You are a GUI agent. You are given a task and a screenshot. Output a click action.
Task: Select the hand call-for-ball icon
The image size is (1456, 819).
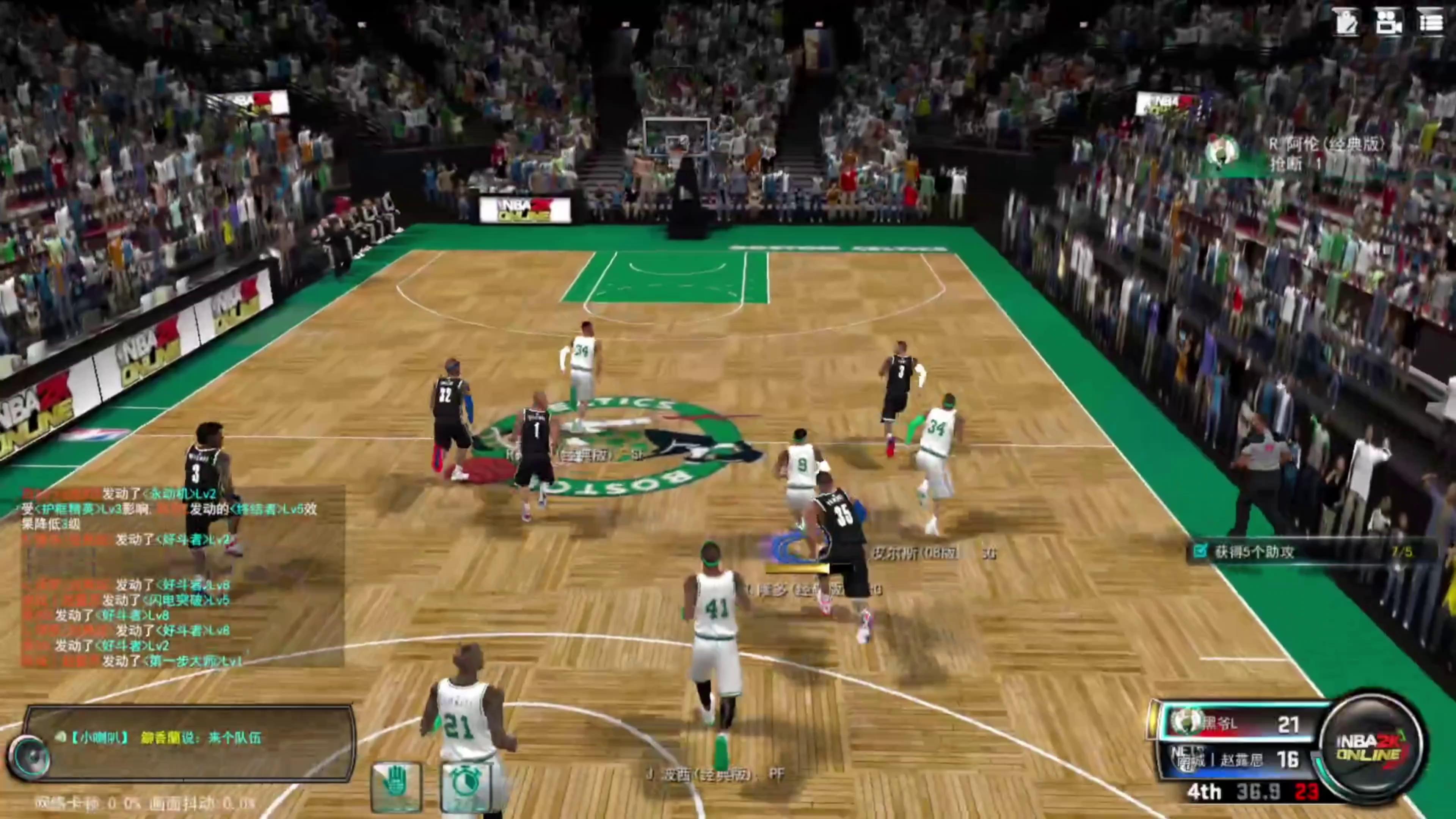tap(395, 782)
